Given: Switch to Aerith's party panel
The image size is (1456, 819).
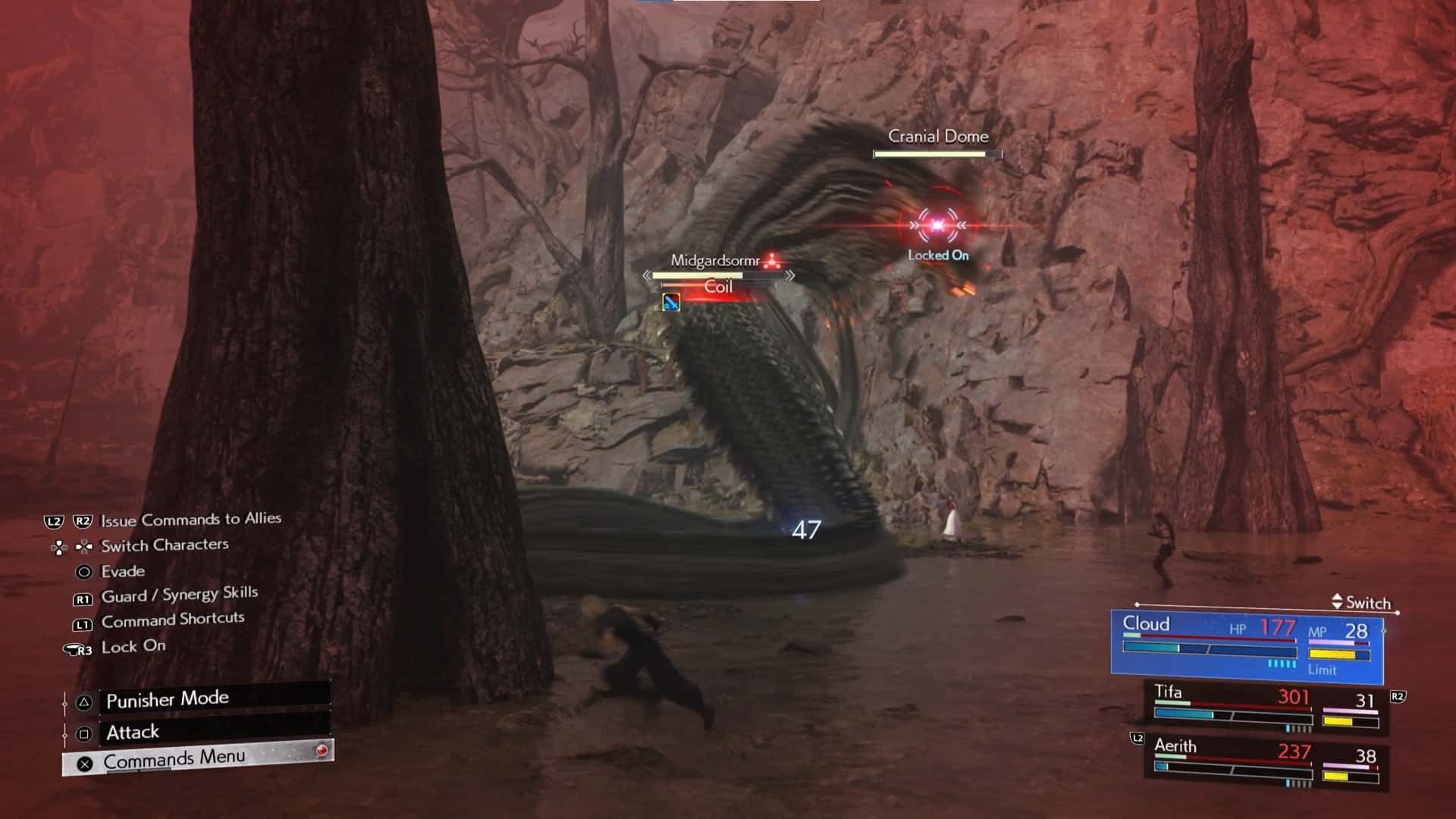Looking at the screenshot, I should point(1266,762).
